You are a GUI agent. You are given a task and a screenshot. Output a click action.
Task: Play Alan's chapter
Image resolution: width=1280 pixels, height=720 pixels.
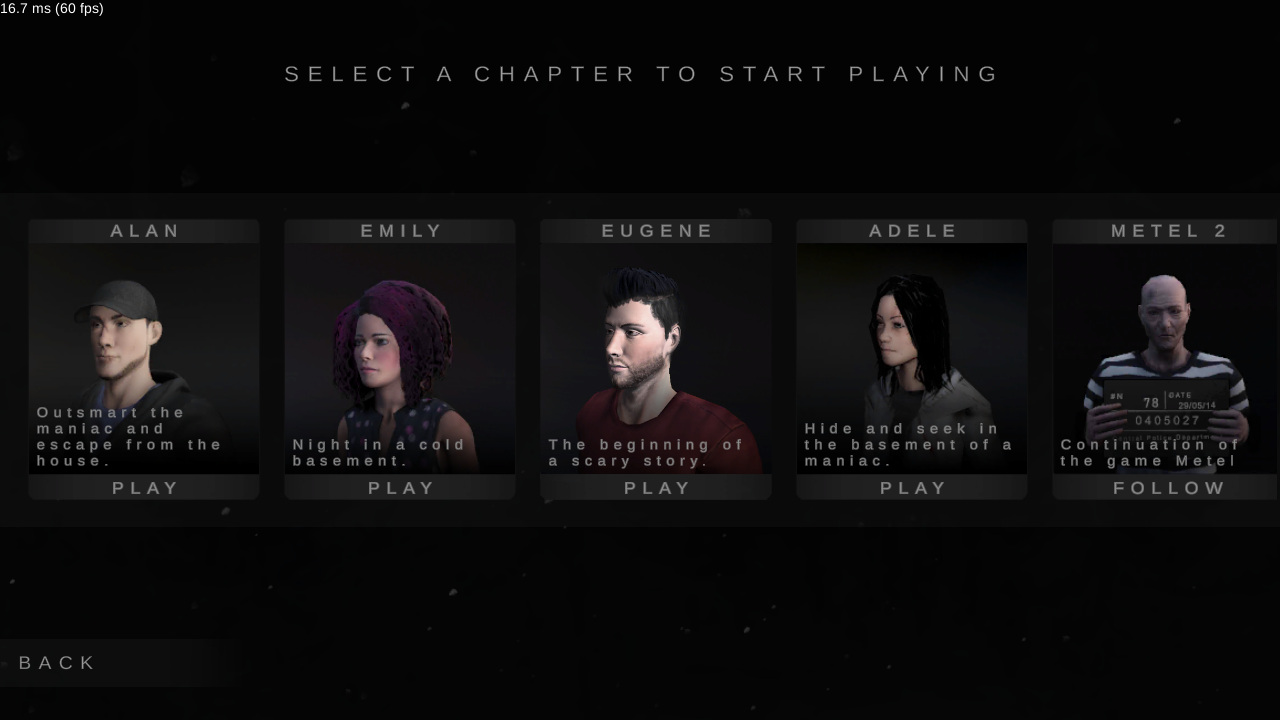[x=145, y=488]
